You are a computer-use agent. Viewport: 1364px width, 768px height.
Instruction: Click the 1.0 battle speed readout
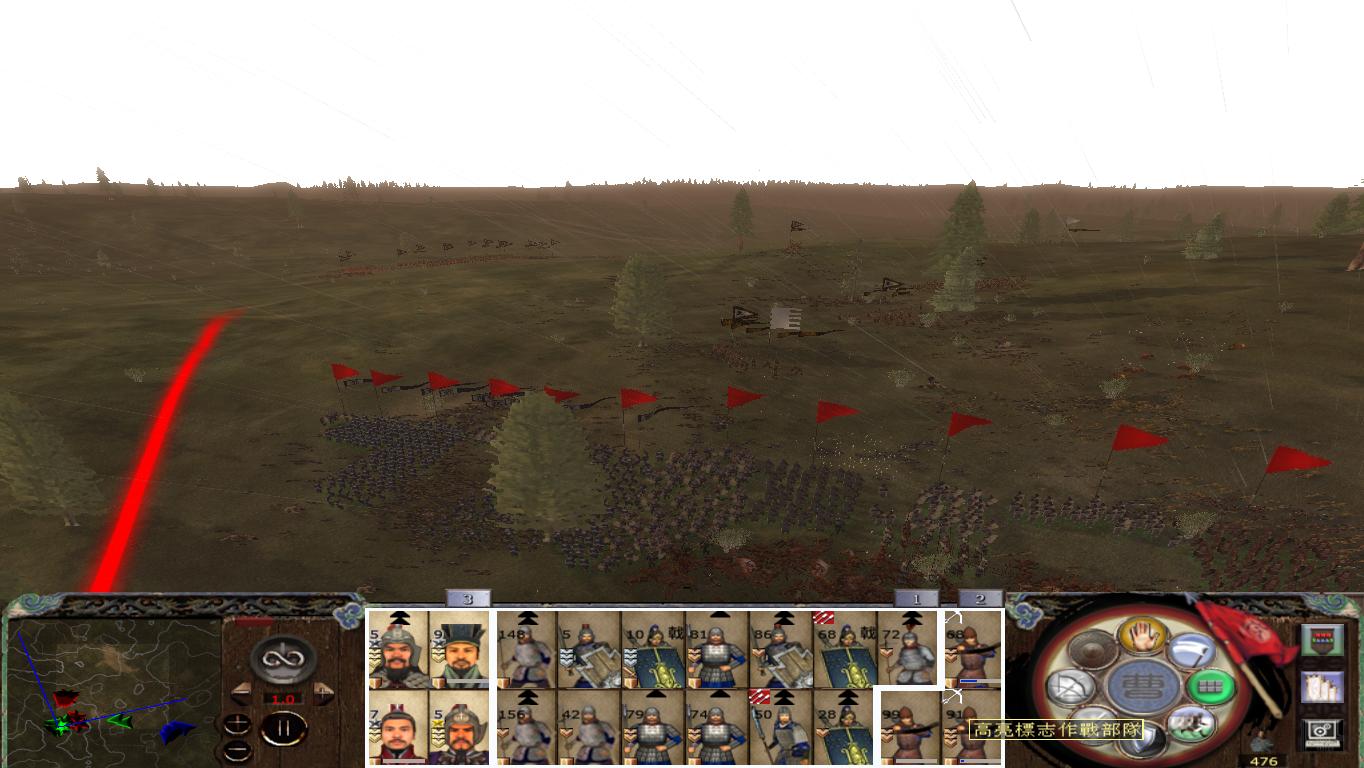(x=283, y=698)
